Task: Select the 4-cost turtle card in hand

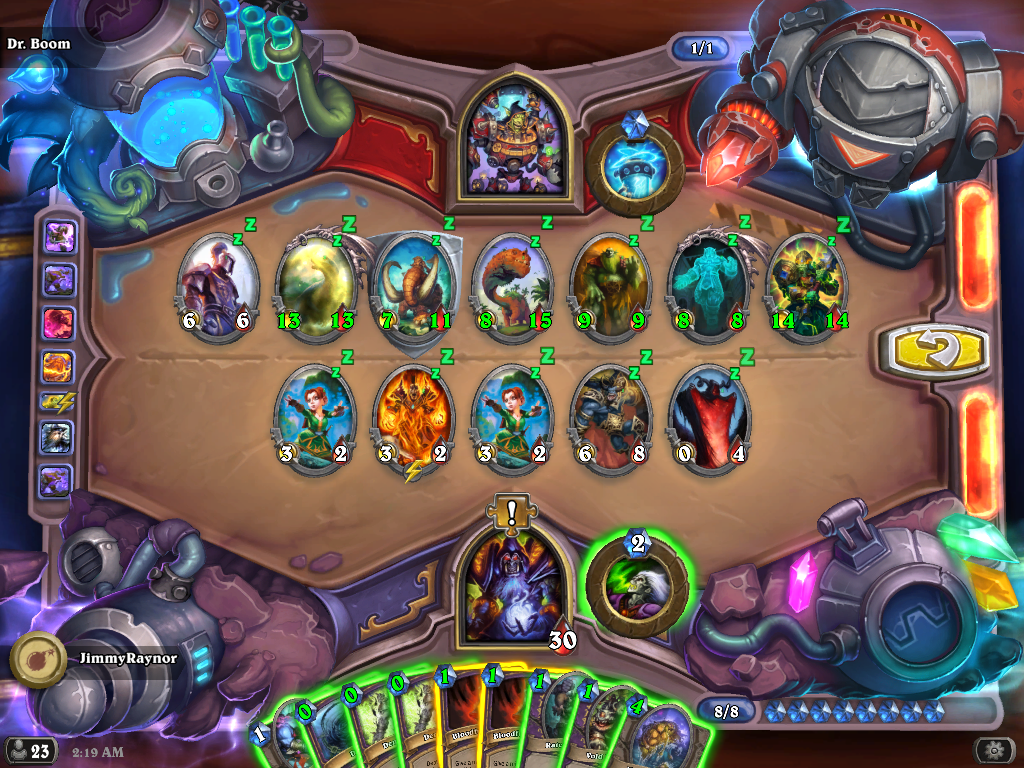Action: [665, 735]
